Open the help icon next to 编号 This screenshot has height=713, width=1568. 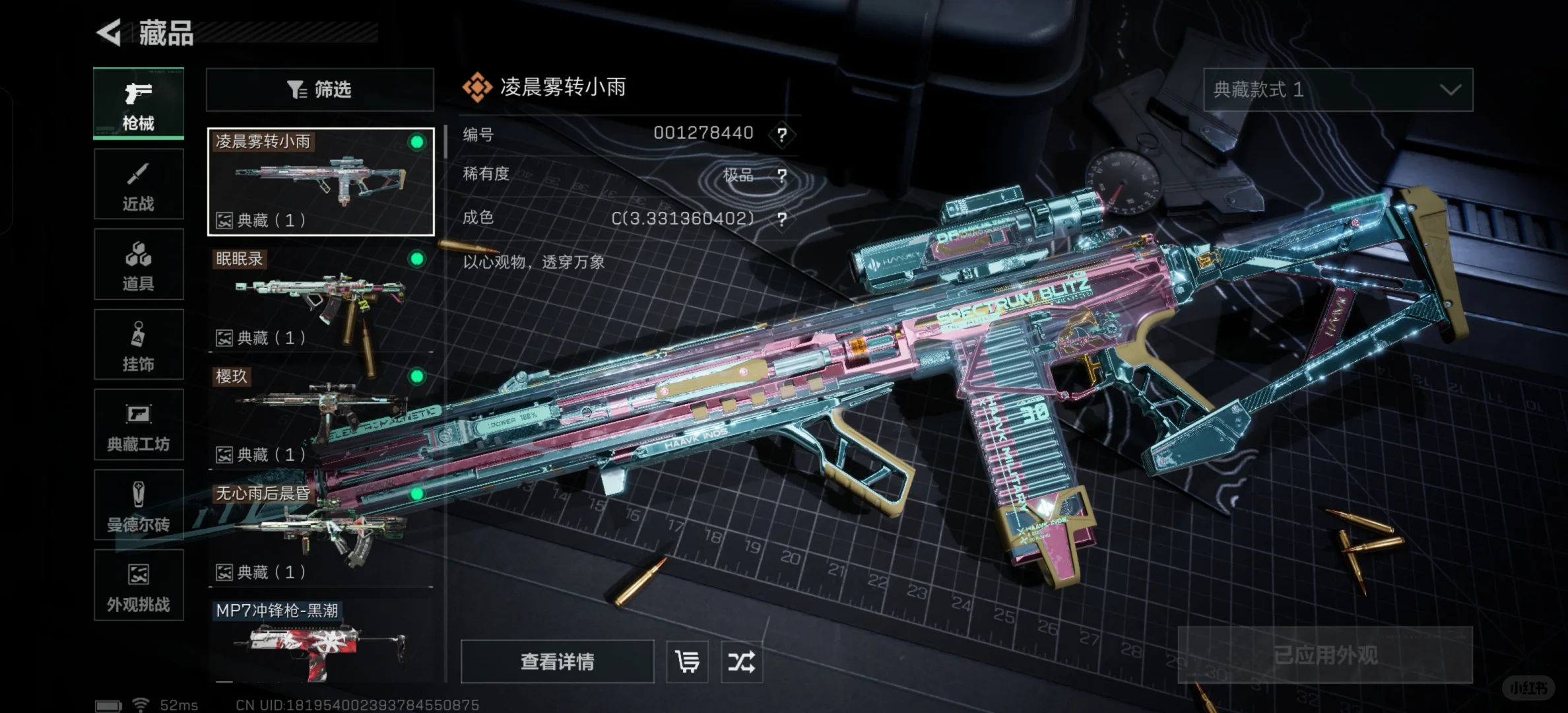[782, 135]
